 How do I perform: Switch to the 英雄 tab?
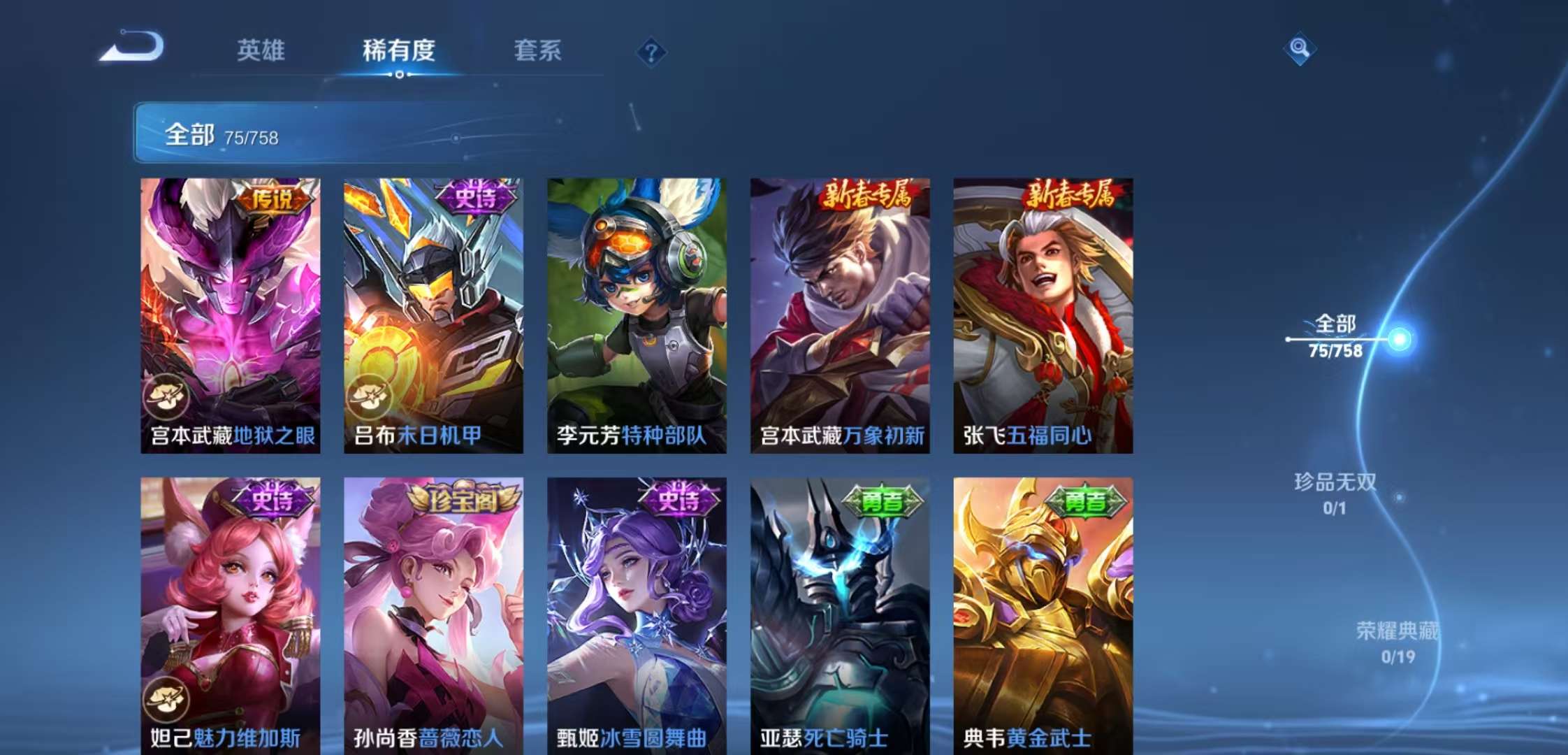click(262, 50)
